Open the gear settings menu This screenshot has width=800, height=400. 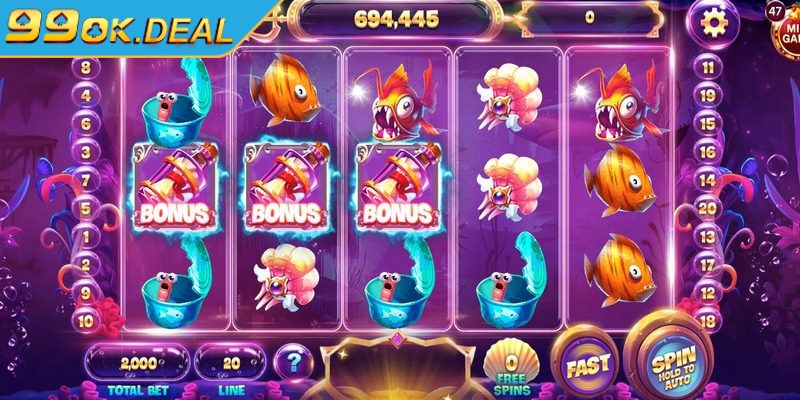coord(712,21)
